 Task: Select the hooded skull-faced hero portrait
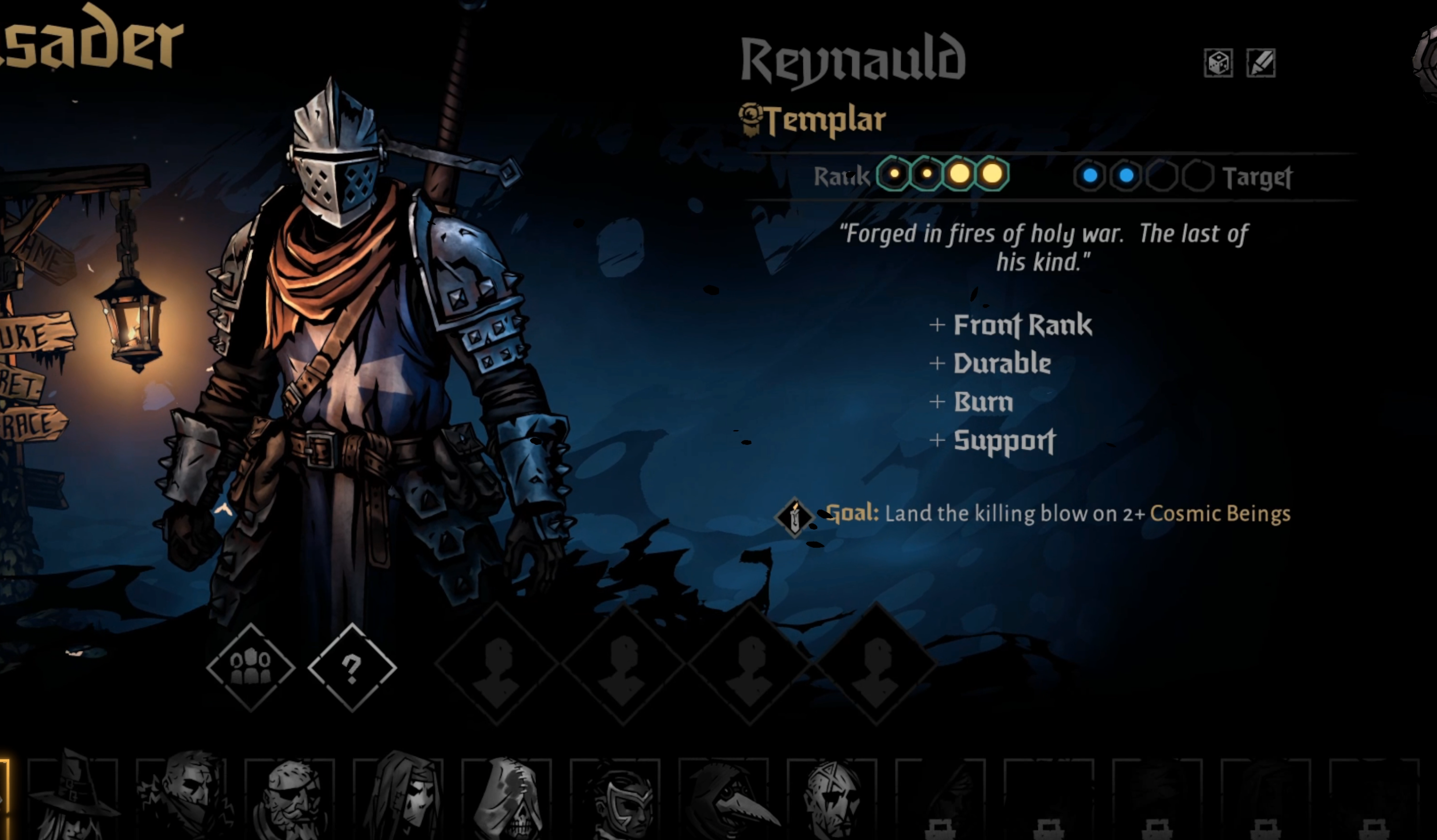pyautogui.click(x=506, y=798)
